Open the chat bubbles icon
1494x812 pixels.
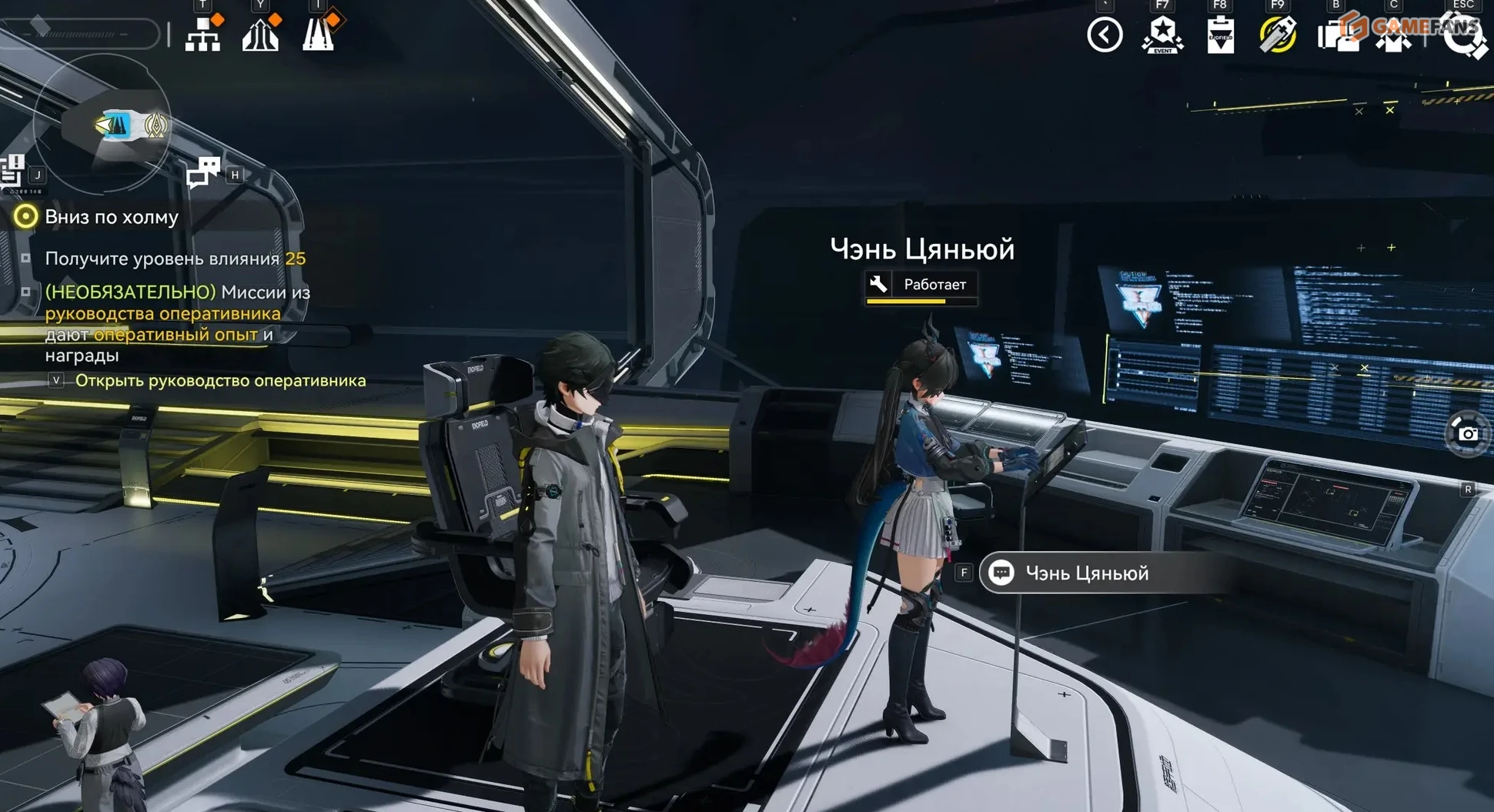pos(203,172)
